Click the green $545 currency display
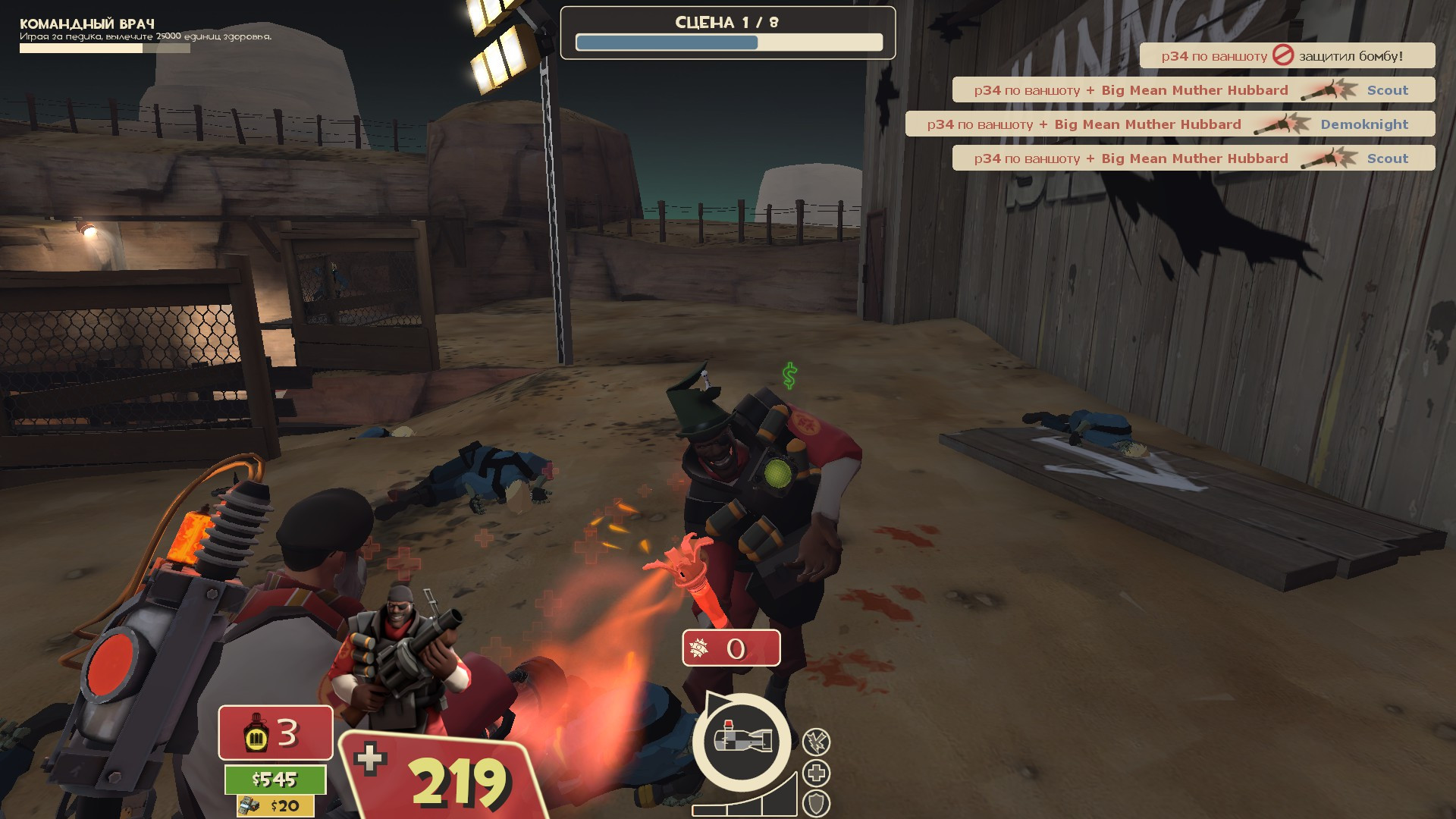Image resolution: width=1456 pixels, height=819 pixels. [x=275, y=779]
